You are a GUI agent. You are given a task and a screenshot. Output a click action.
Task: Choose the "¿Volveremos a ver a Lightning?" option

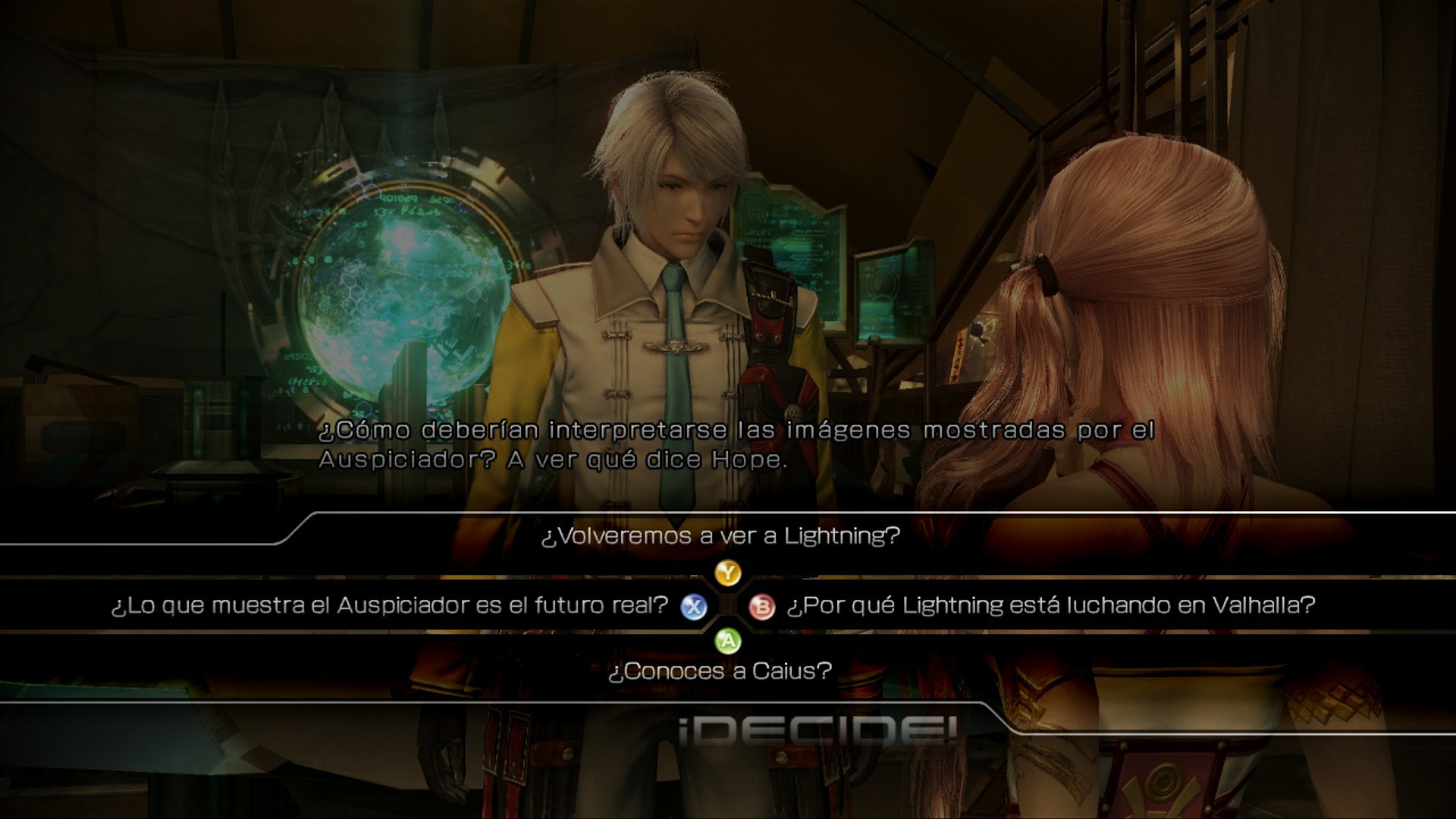pyautogui.click(x=720, y=536)
